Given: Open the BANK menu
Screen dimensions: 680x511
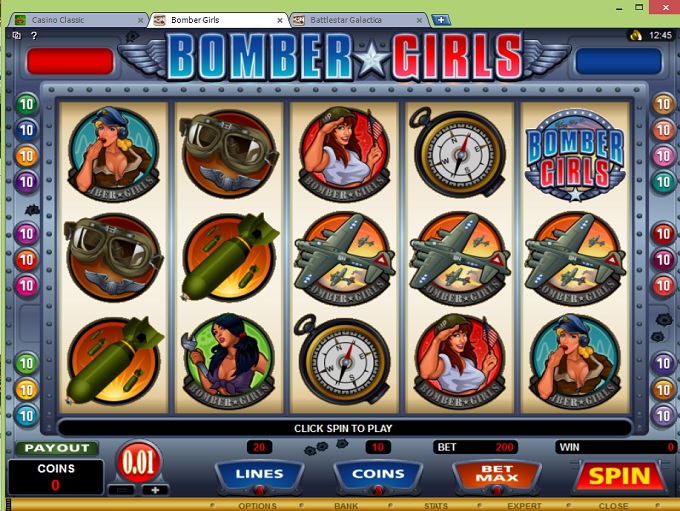Looking at the screenshot, I should pos(347,506).
